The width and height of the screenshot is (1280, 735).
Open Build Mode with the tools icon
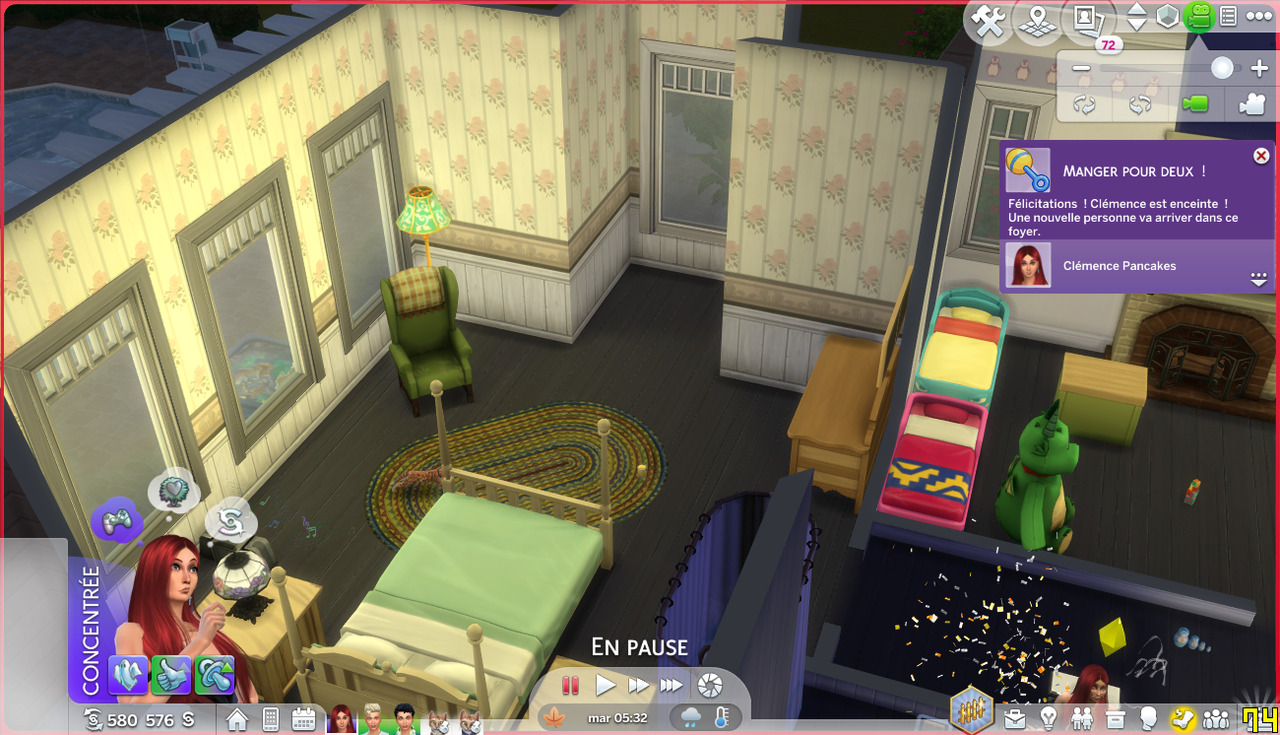(989, 20)
